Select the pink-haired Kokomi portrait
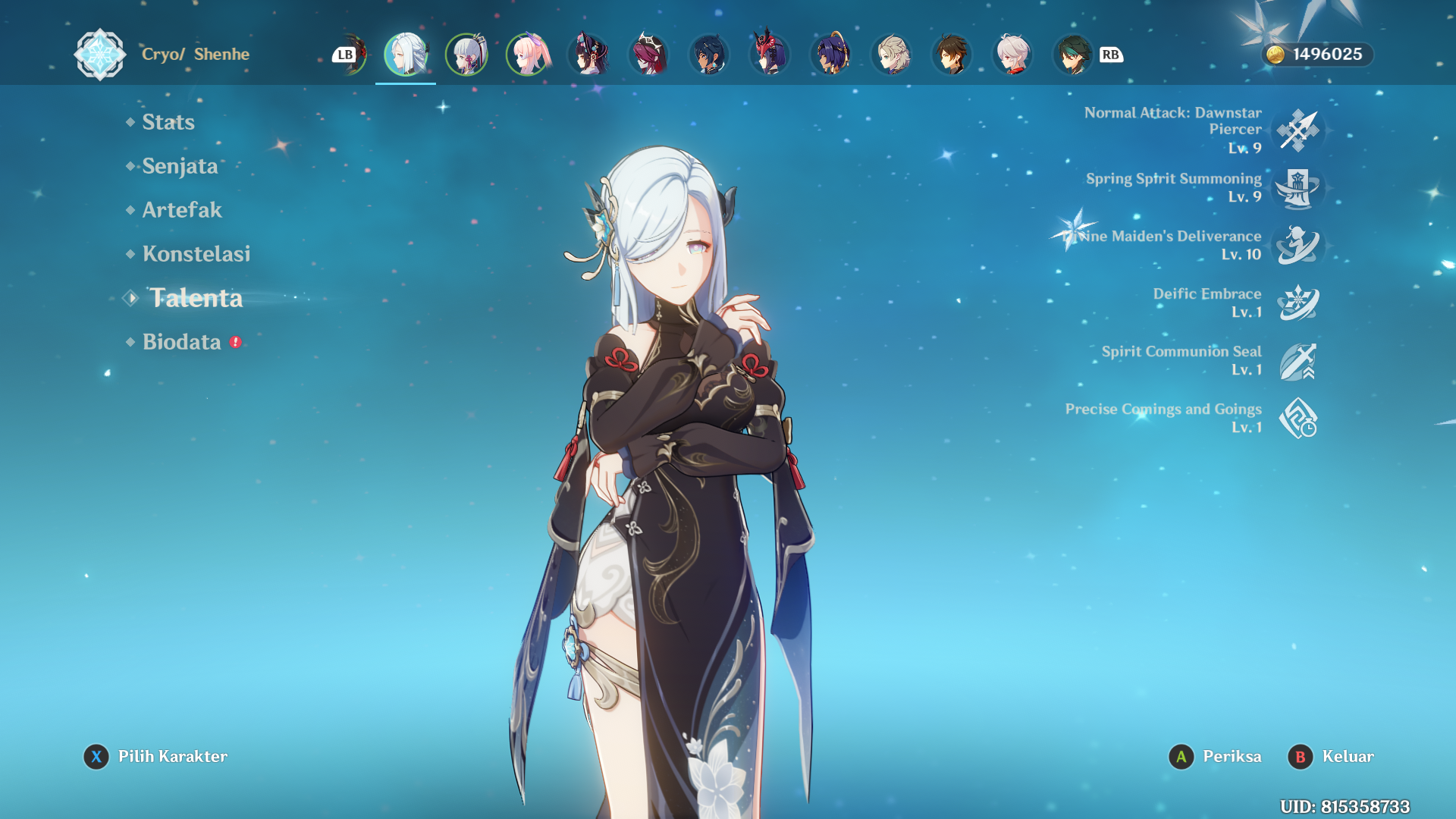Image resolution: width=1456 pixels, height=819 pixels. point(527,55)
